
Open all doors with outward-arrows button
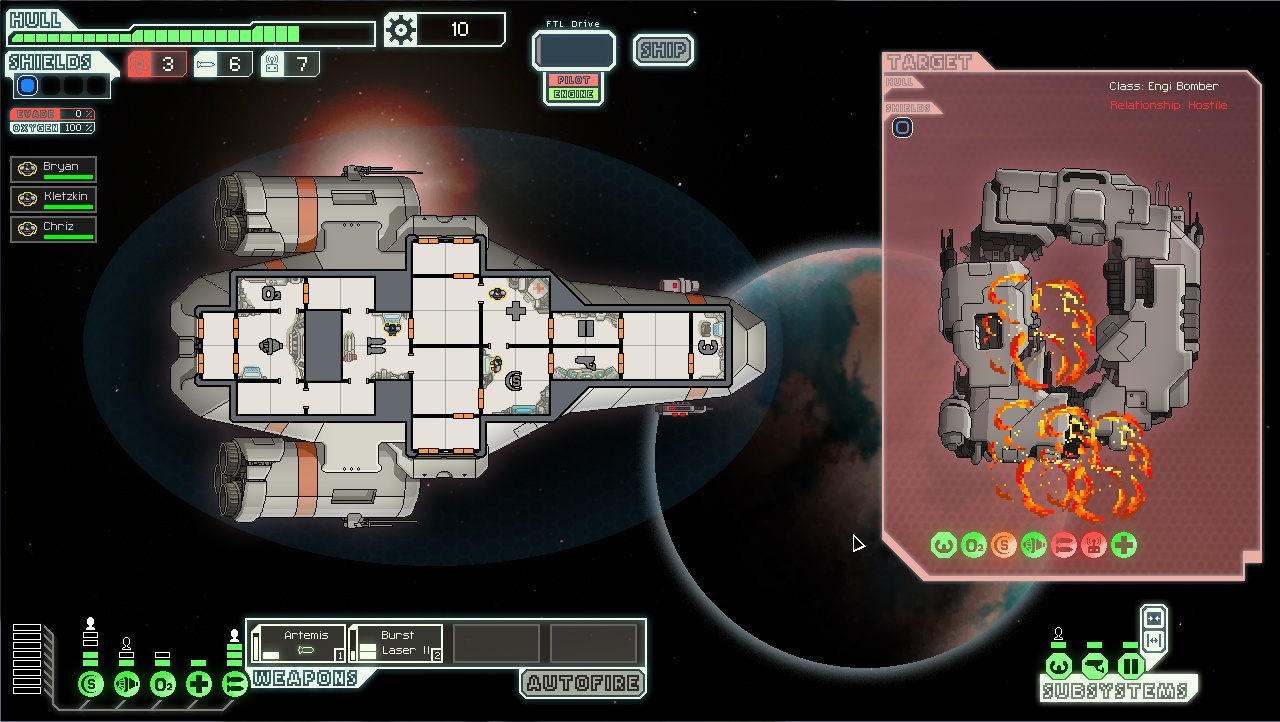1153,641
